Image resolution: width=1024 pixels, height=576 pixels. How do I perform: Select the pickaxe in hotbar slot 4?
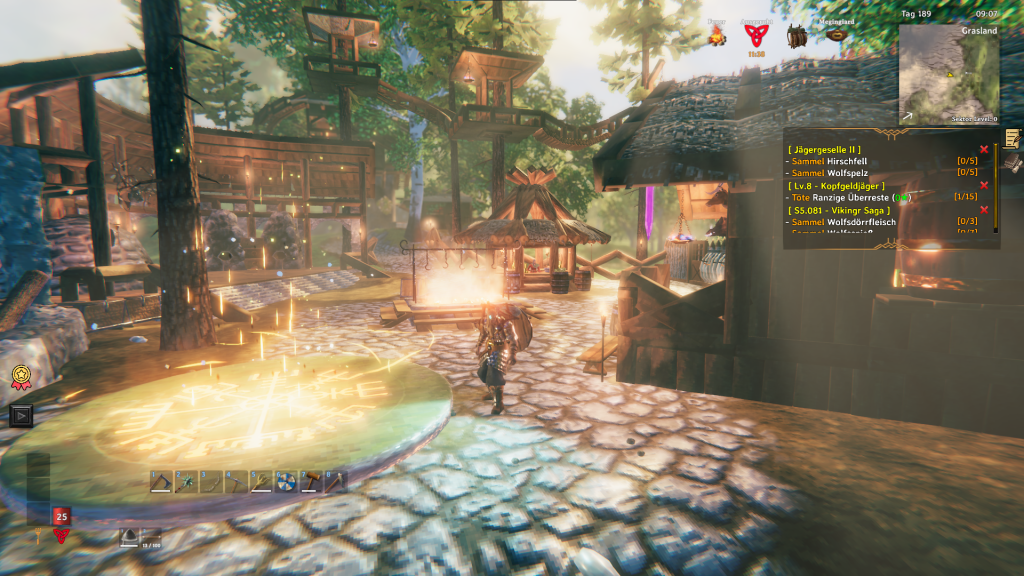click(237, 482)
